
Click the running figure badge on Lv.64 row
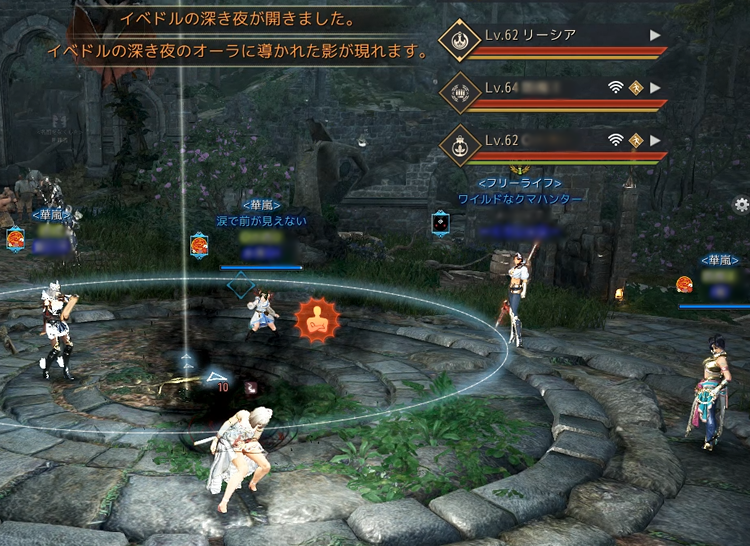tap(636, 87)
